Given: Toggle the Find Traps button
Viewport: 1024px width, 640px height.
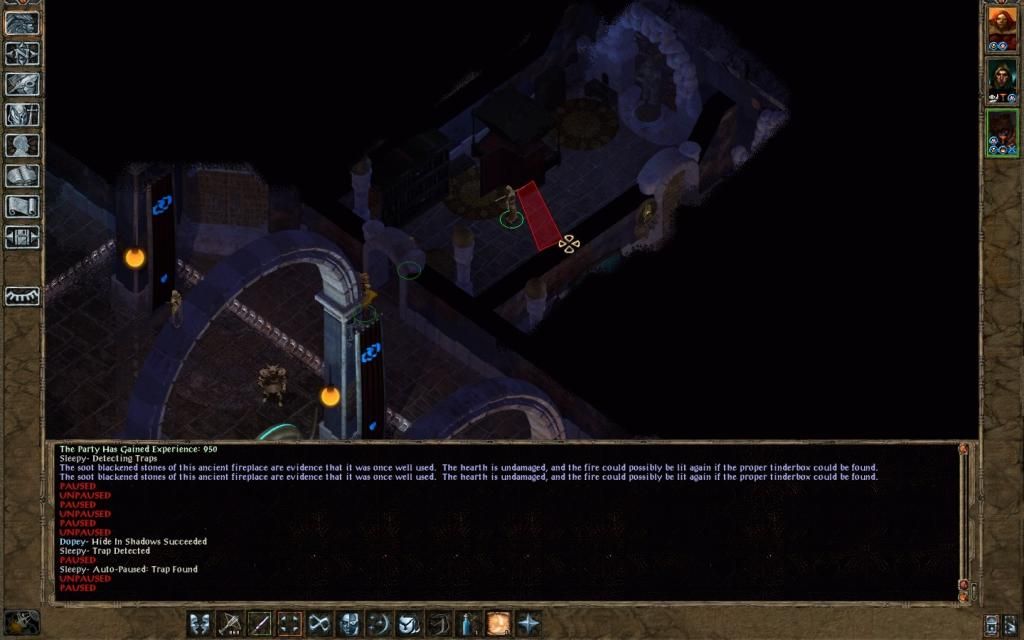Looking at the screenshot, I should pos(290,624).
